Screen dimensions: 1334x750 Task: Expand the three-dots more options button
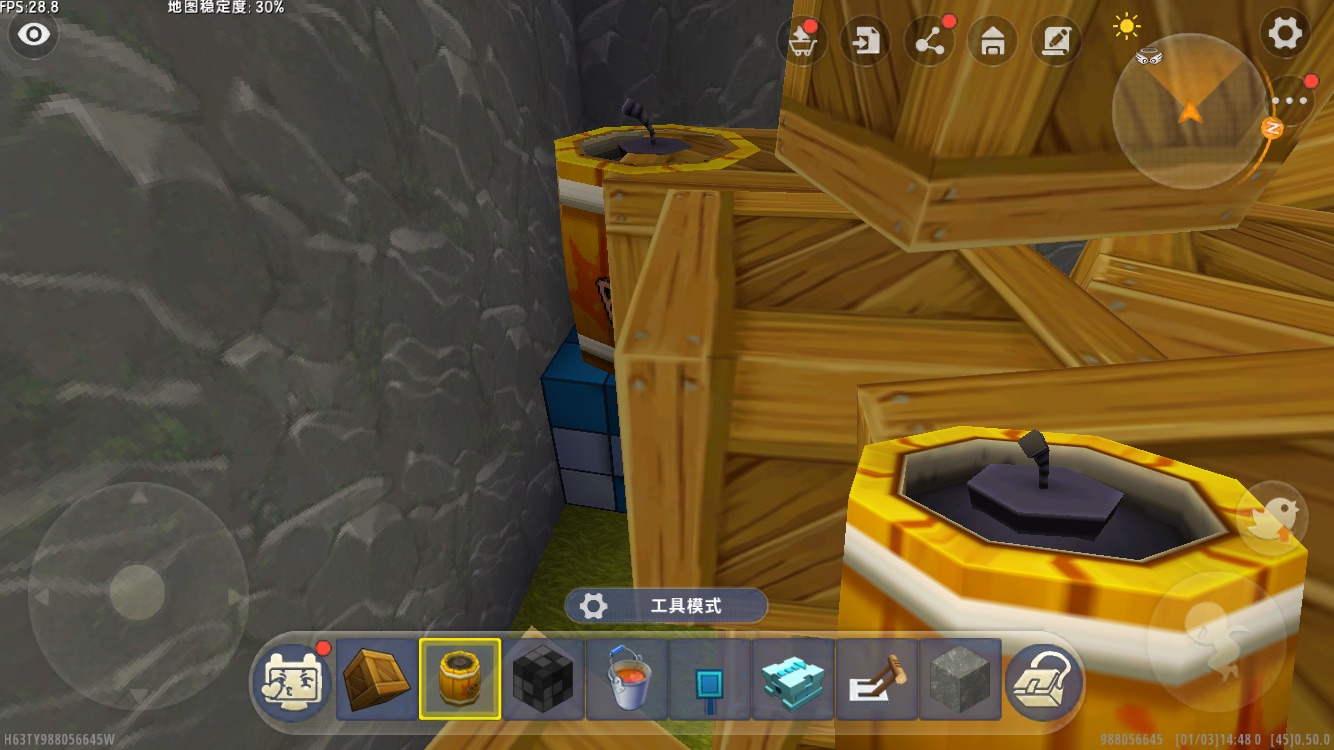pyautogui.click(x=1290, y=101)
